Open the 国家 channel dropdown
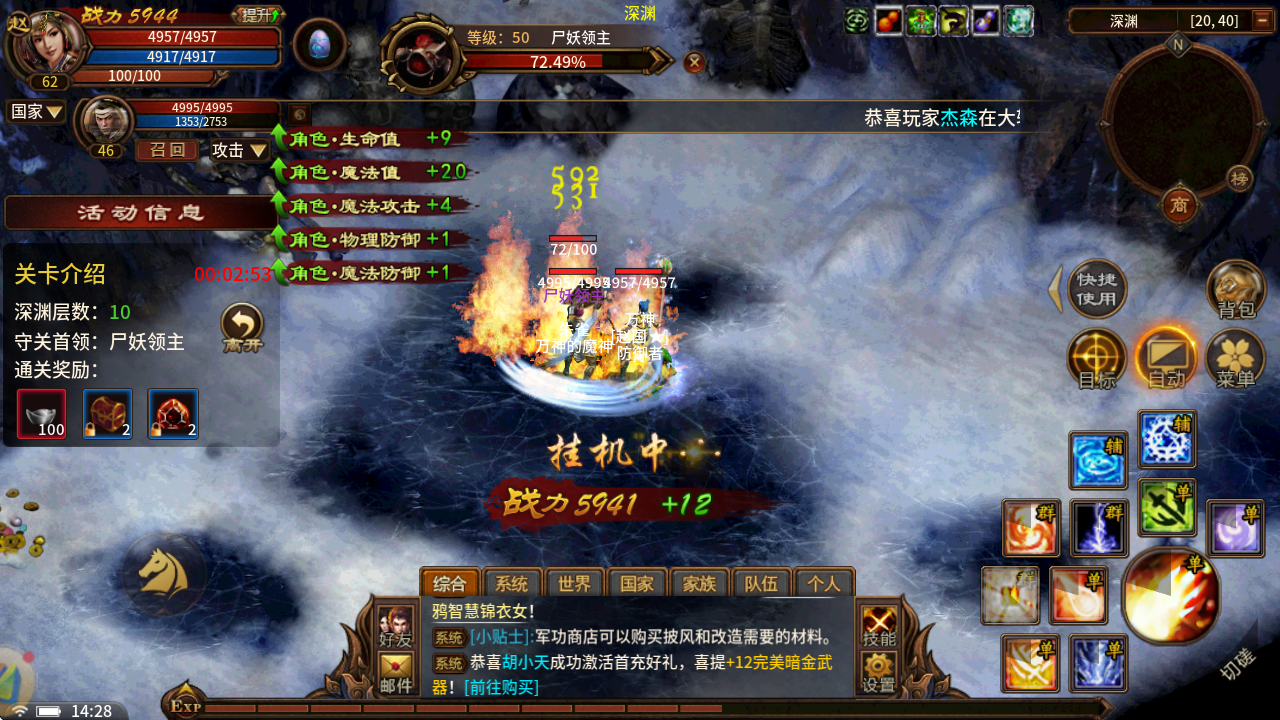The image size is (1280, 720). (x=37, y=112)
